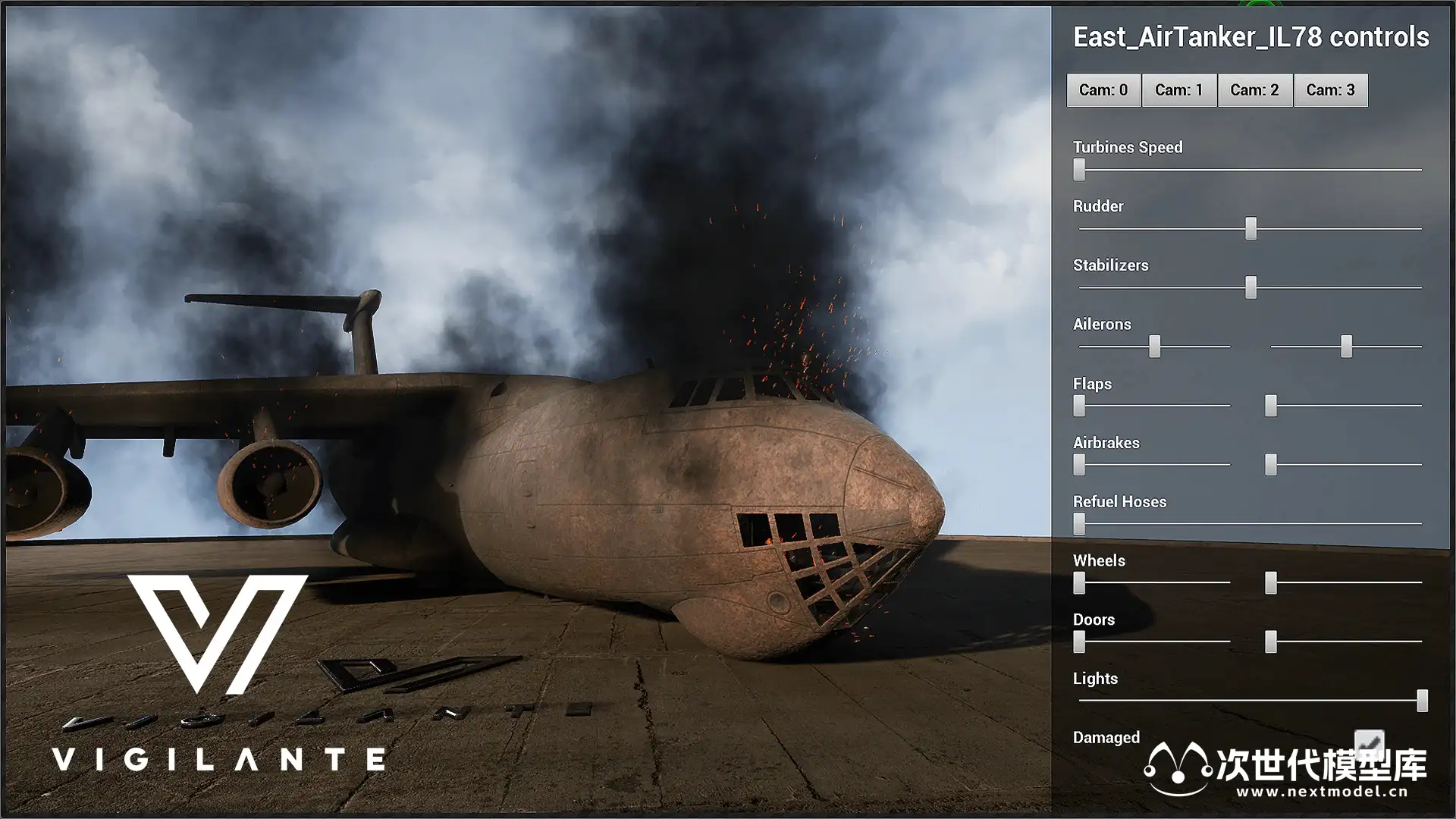Image resolution: width=1456 pixels, height=819 pixels.
Task: Select the Cam: 1 button
Action: [x=1178, y=90]
